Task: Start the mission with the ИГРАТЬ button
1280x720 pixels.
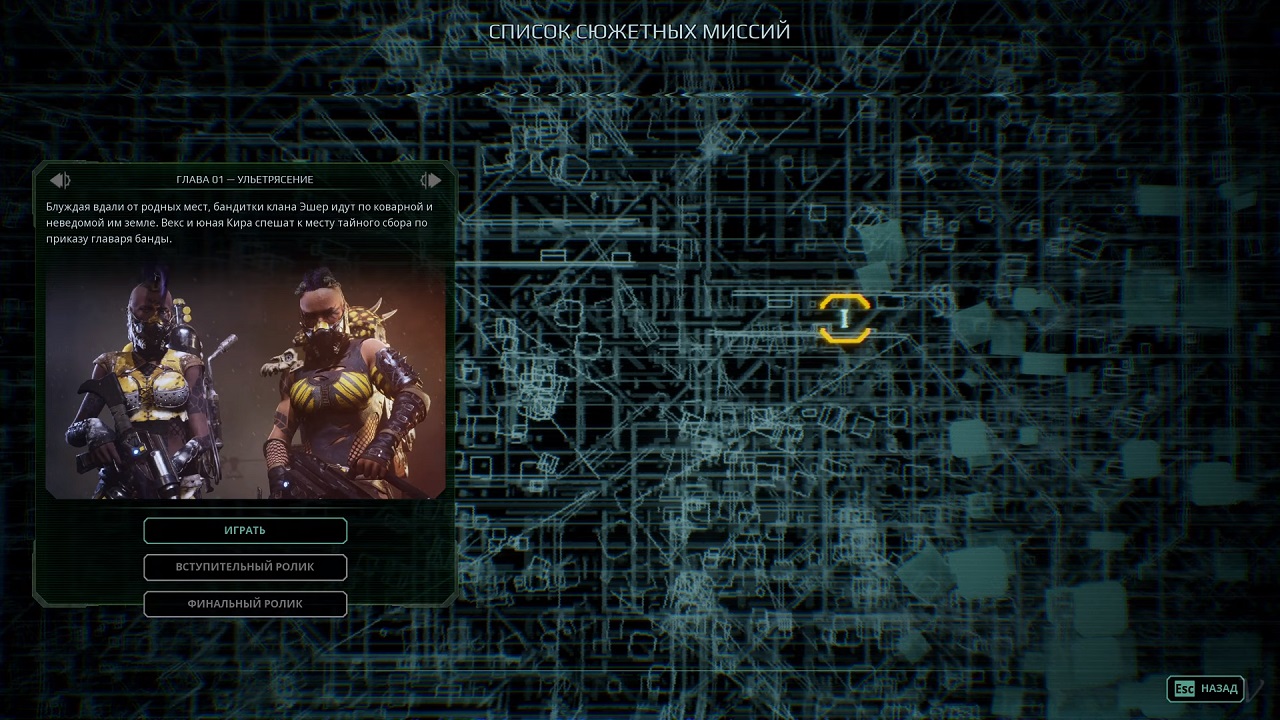Action: tap(245, 530)
